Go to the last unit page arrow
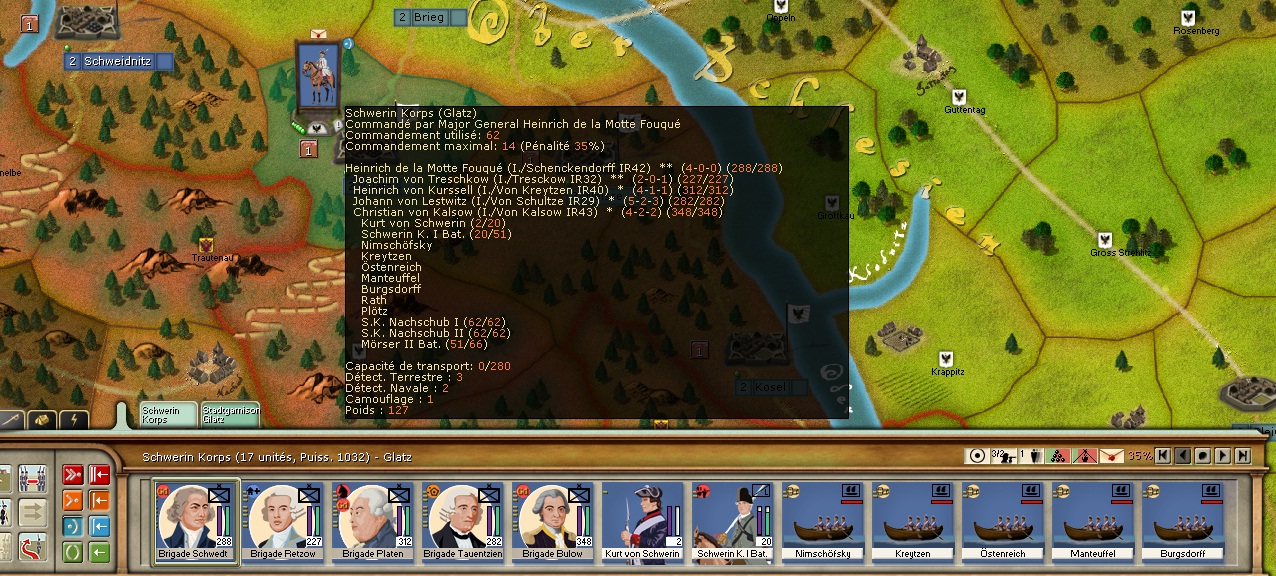The image size is (1276, 576). click(1243, 456)
